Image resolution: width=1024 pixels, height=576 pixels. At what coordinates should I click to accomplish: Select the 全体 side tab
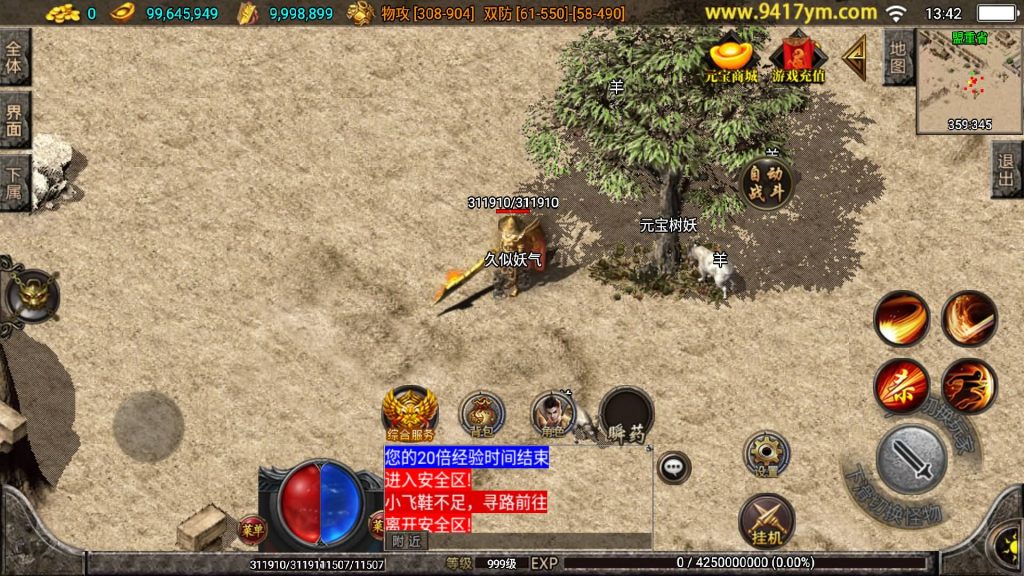15,57
